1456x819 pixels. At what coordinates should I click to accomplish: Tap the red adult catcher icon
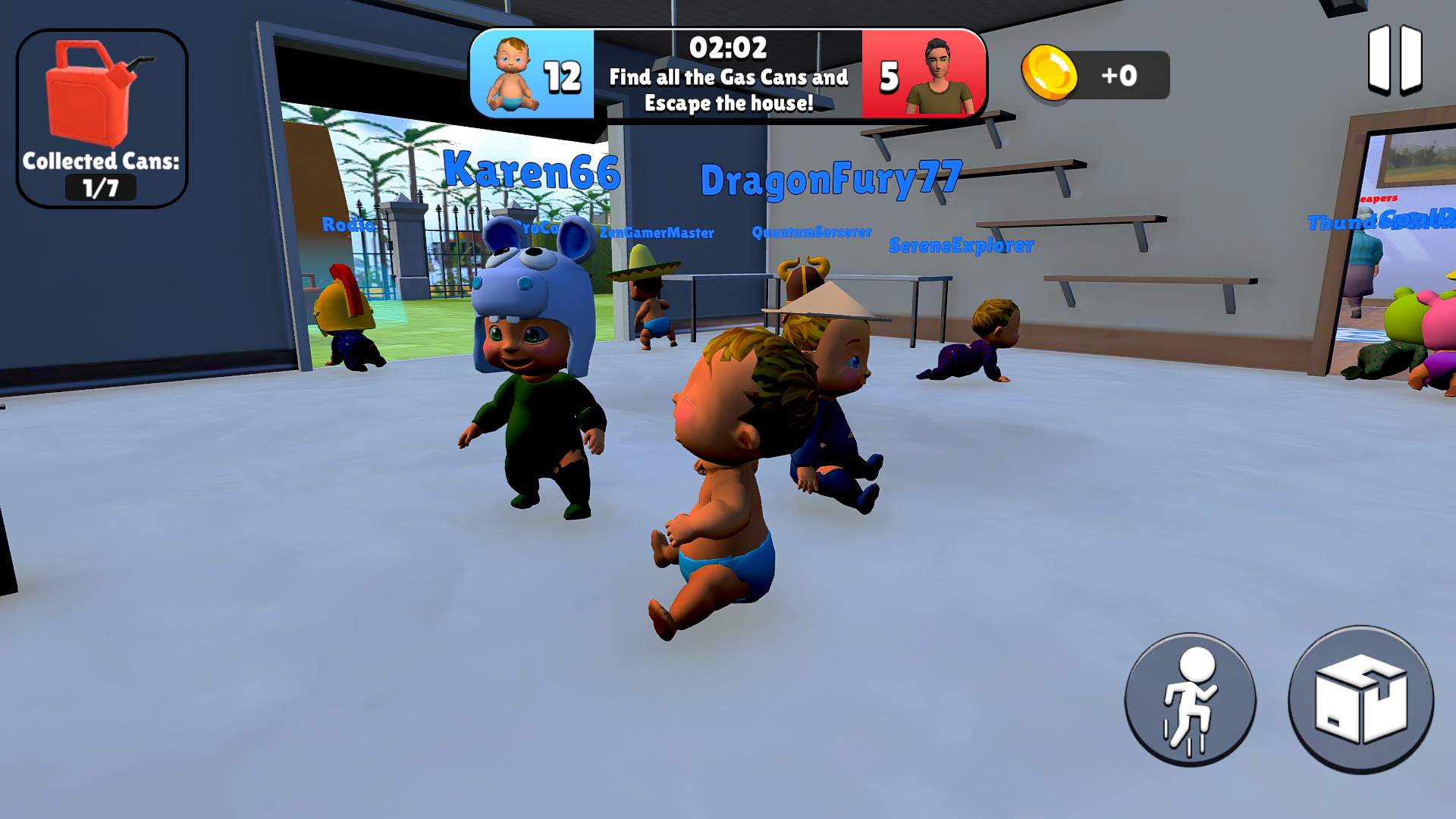click(940, 73)
